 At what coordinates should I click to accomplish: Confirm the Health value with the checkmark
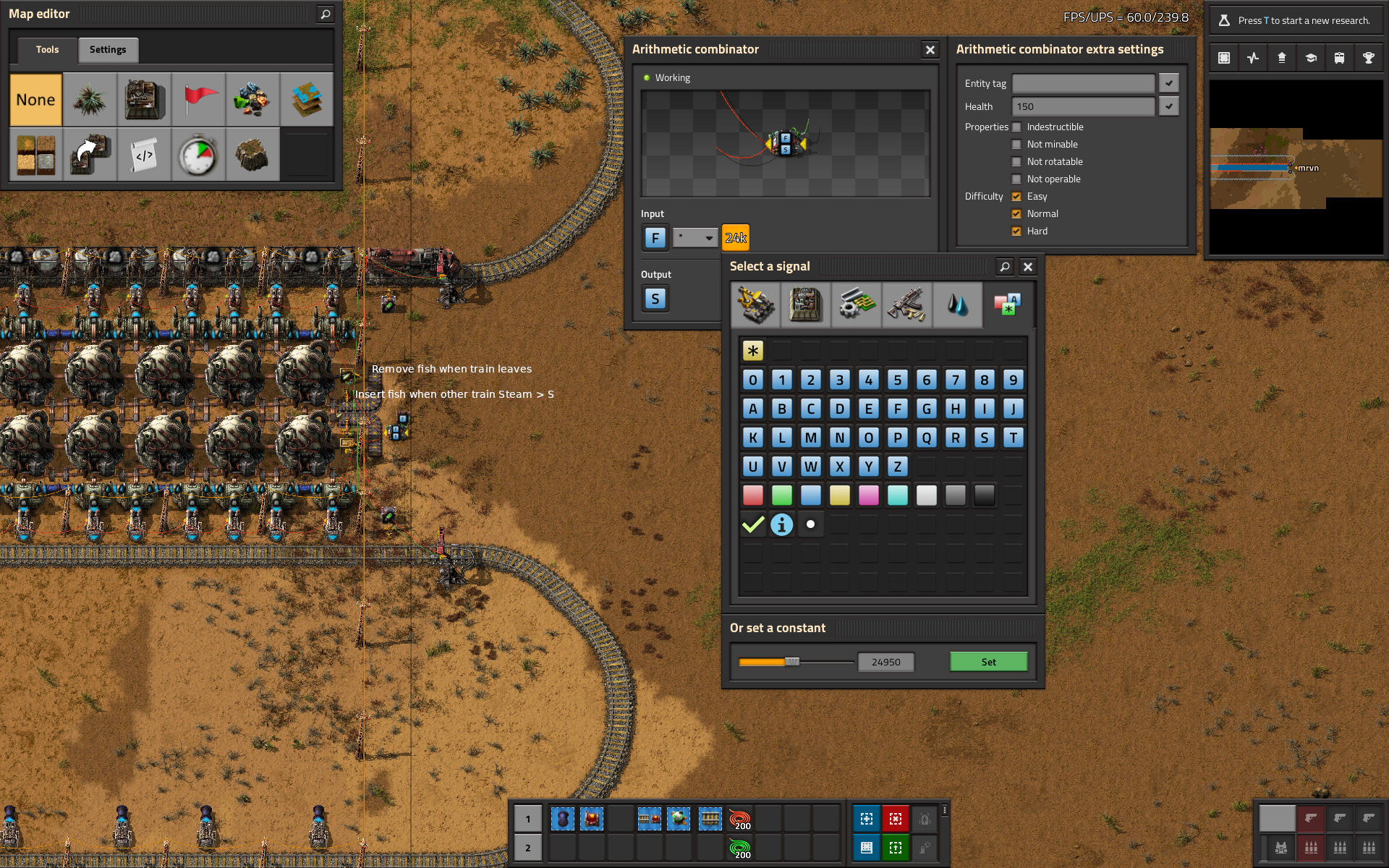(x=1169, y=106)
